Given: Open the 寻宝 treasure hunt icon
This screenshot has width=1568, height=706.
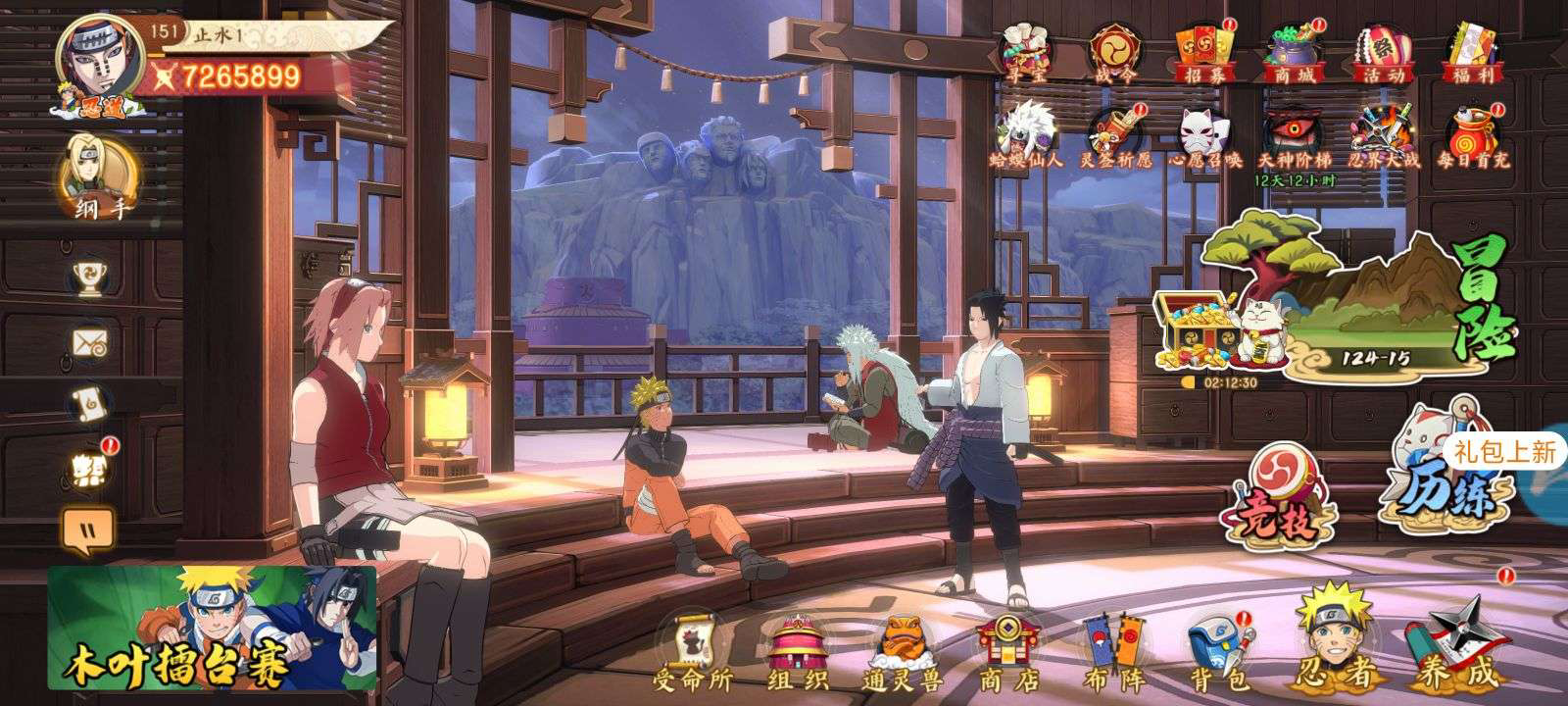Looking at the screenshot, I should pyautogui.click(x=1022, y=49).
